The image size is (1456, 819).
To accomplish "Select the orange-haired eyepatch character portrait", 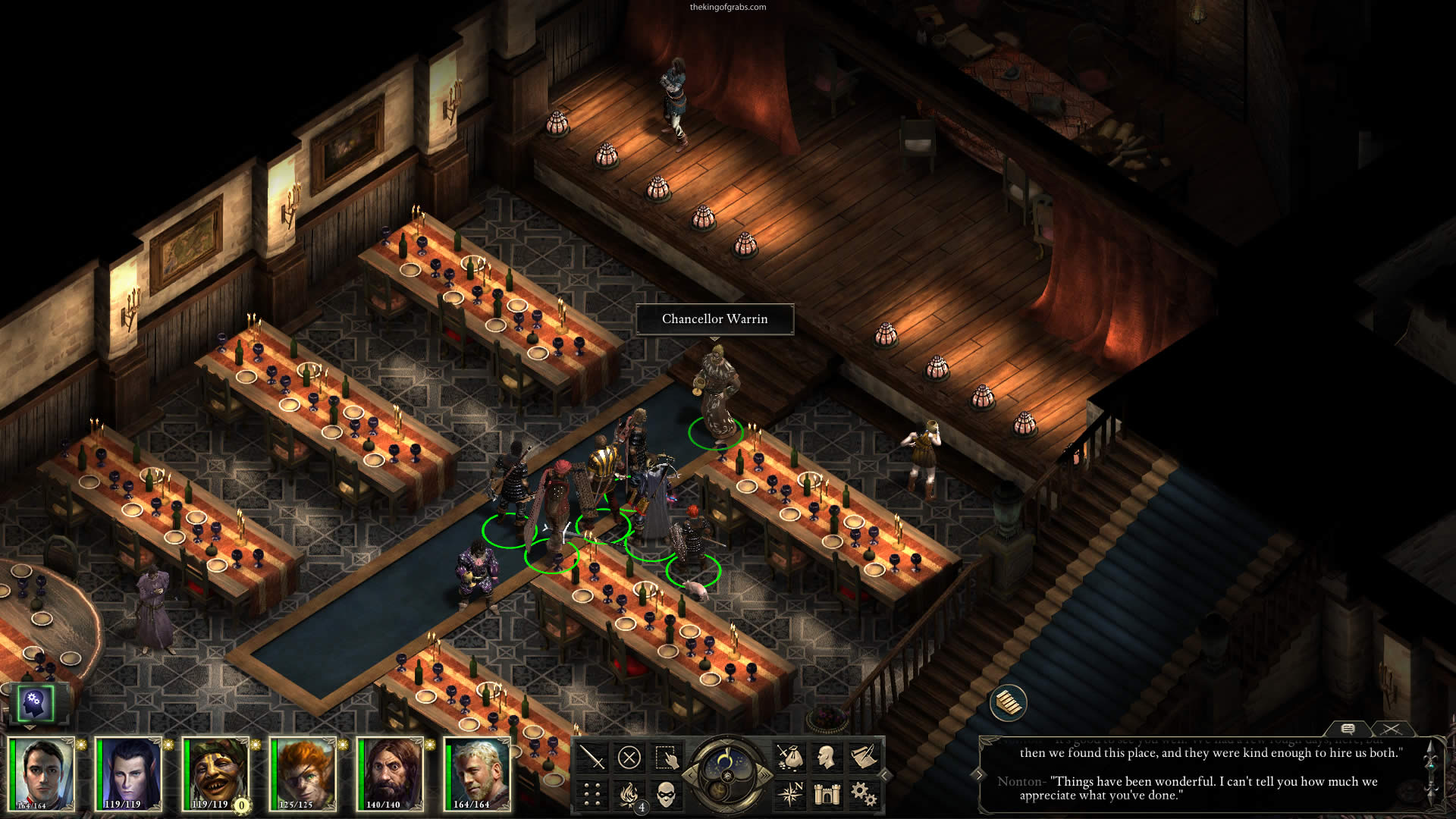I will click(301, 773).
